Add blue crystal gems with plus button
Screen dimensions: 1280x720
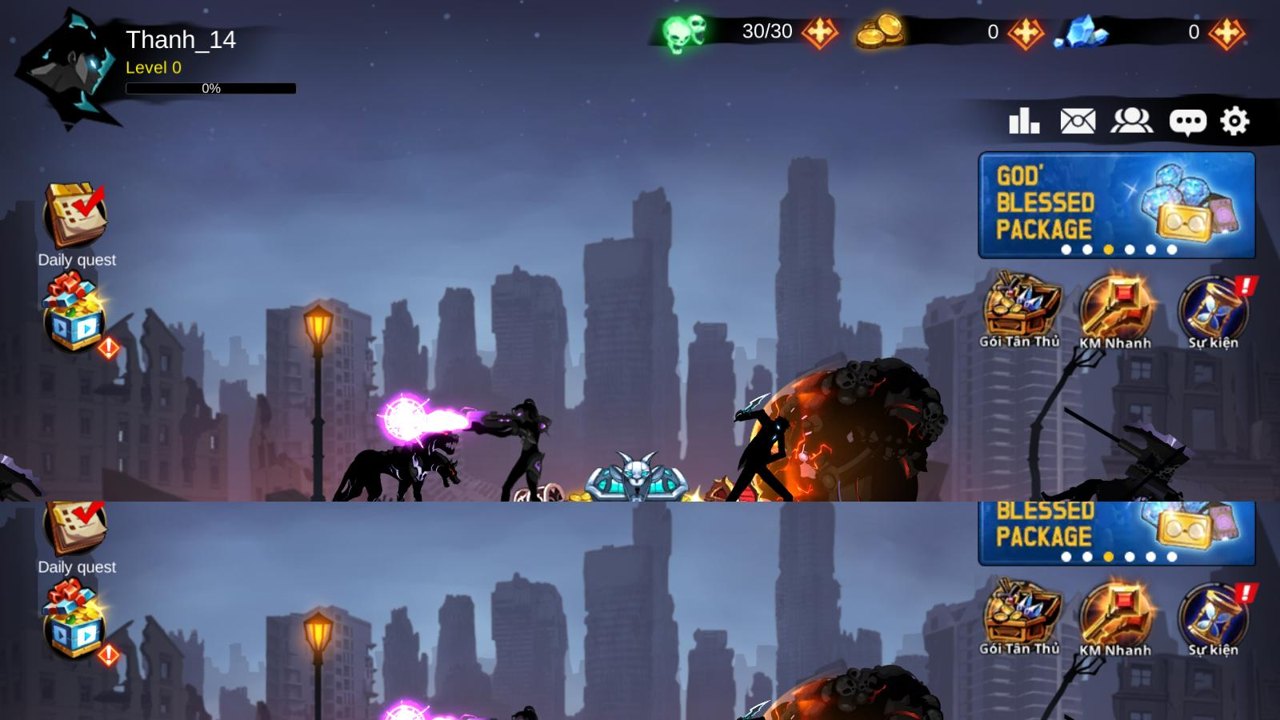point(1226,33)
